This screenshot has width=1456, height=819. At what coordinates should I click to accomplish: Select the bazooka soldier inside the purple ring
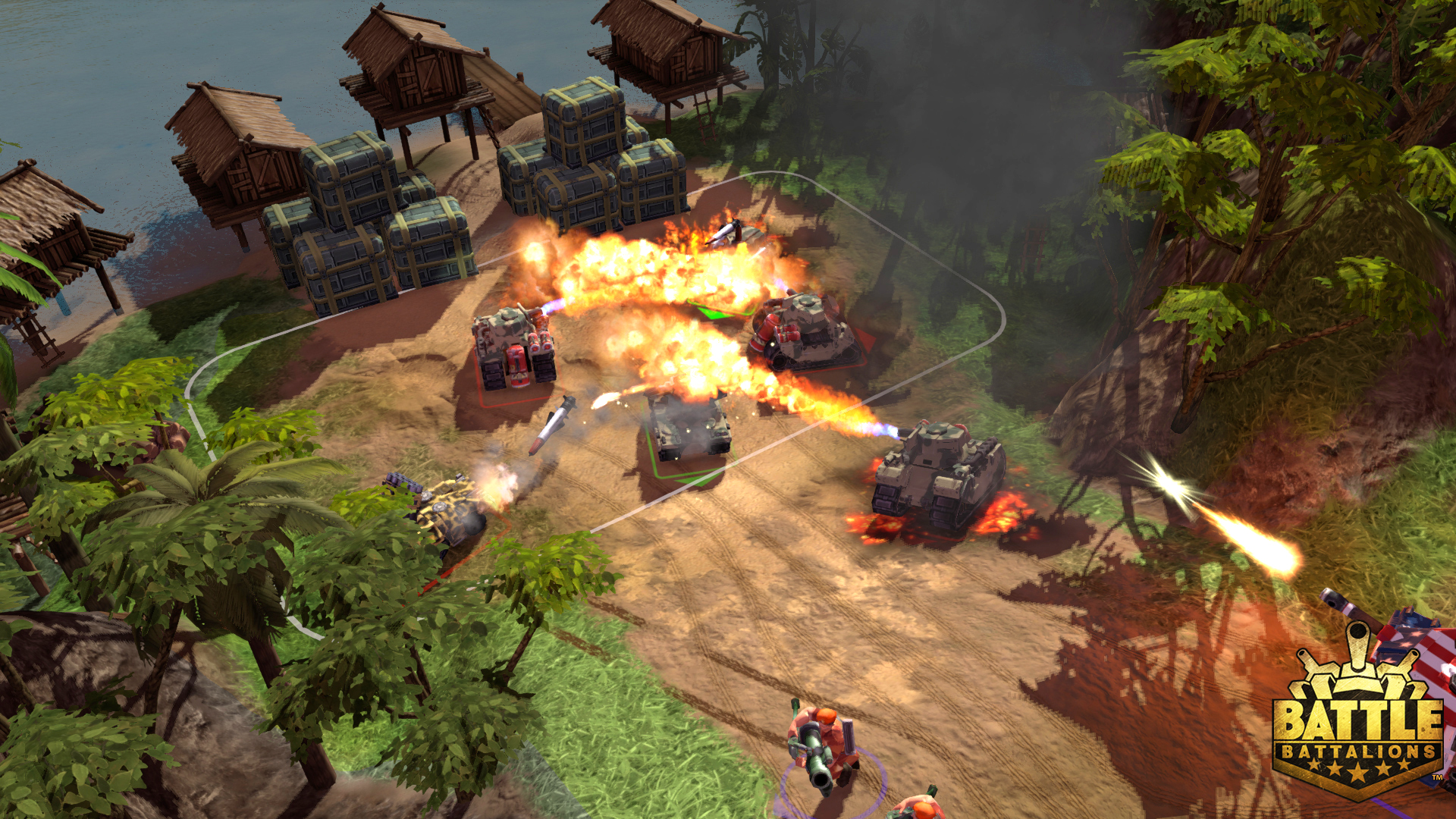[821, 748]
